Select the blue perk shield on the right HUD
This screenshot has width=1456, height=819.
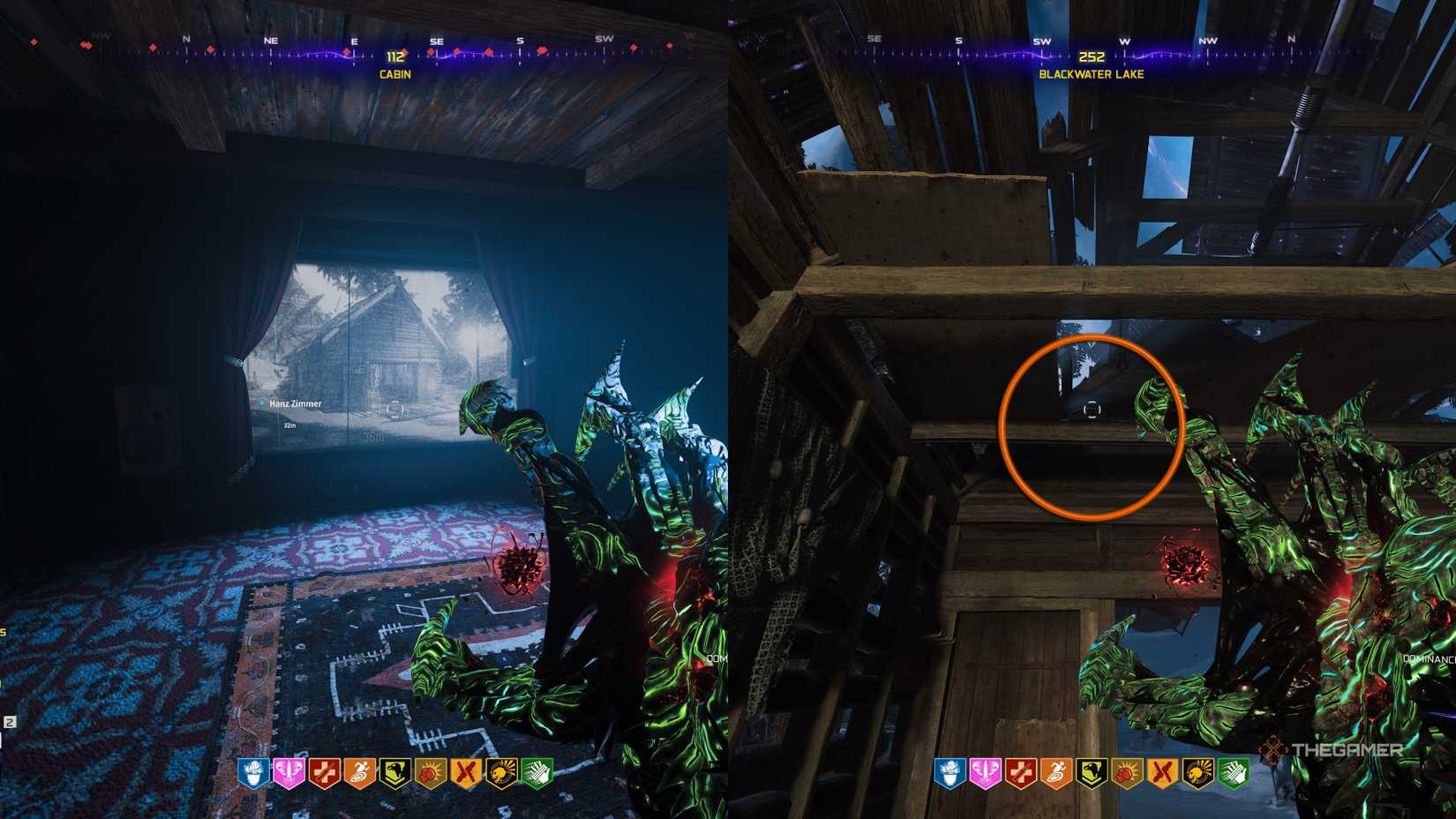949,772
